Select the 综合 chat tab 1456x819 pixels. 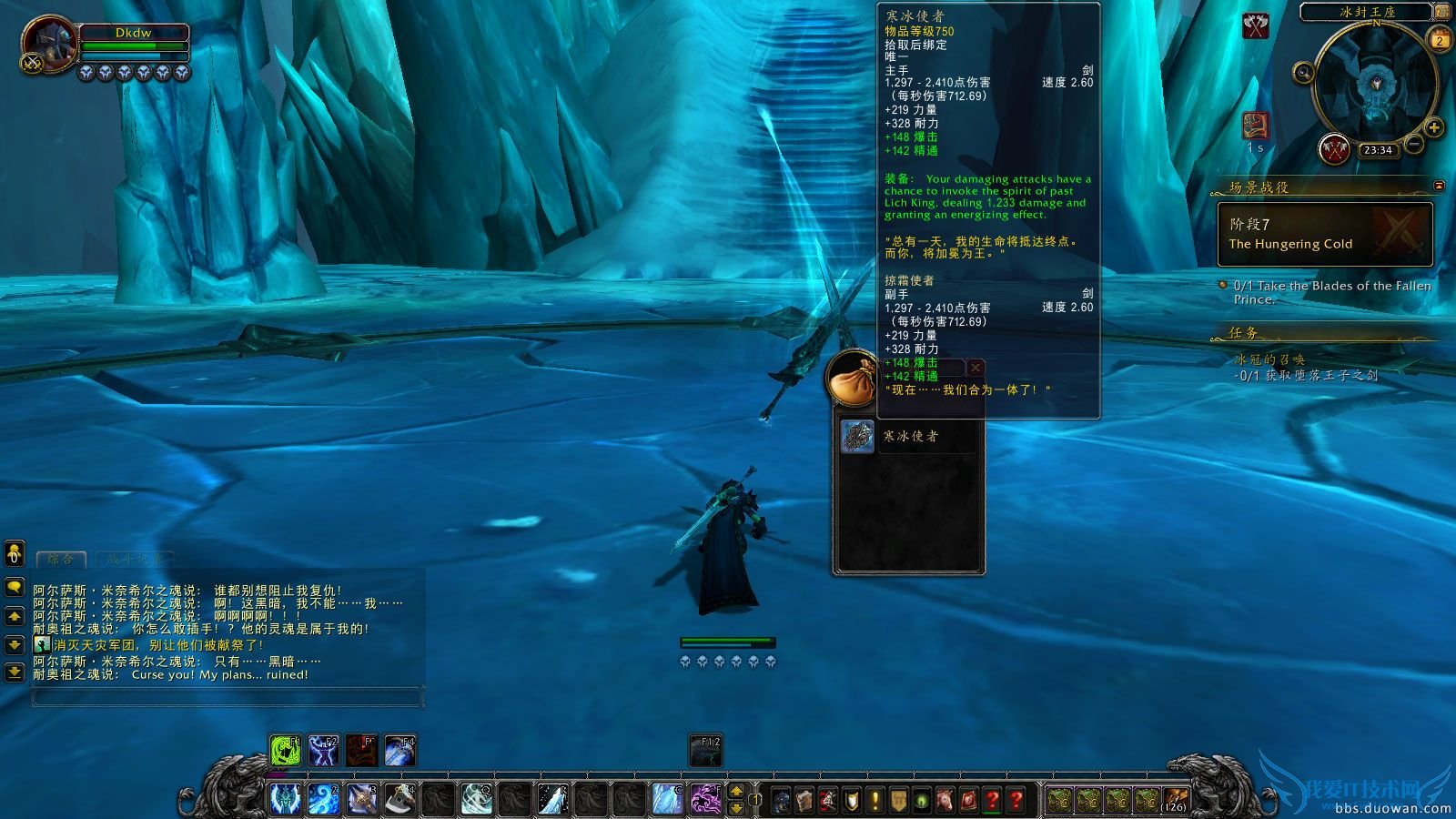(59, 558)
